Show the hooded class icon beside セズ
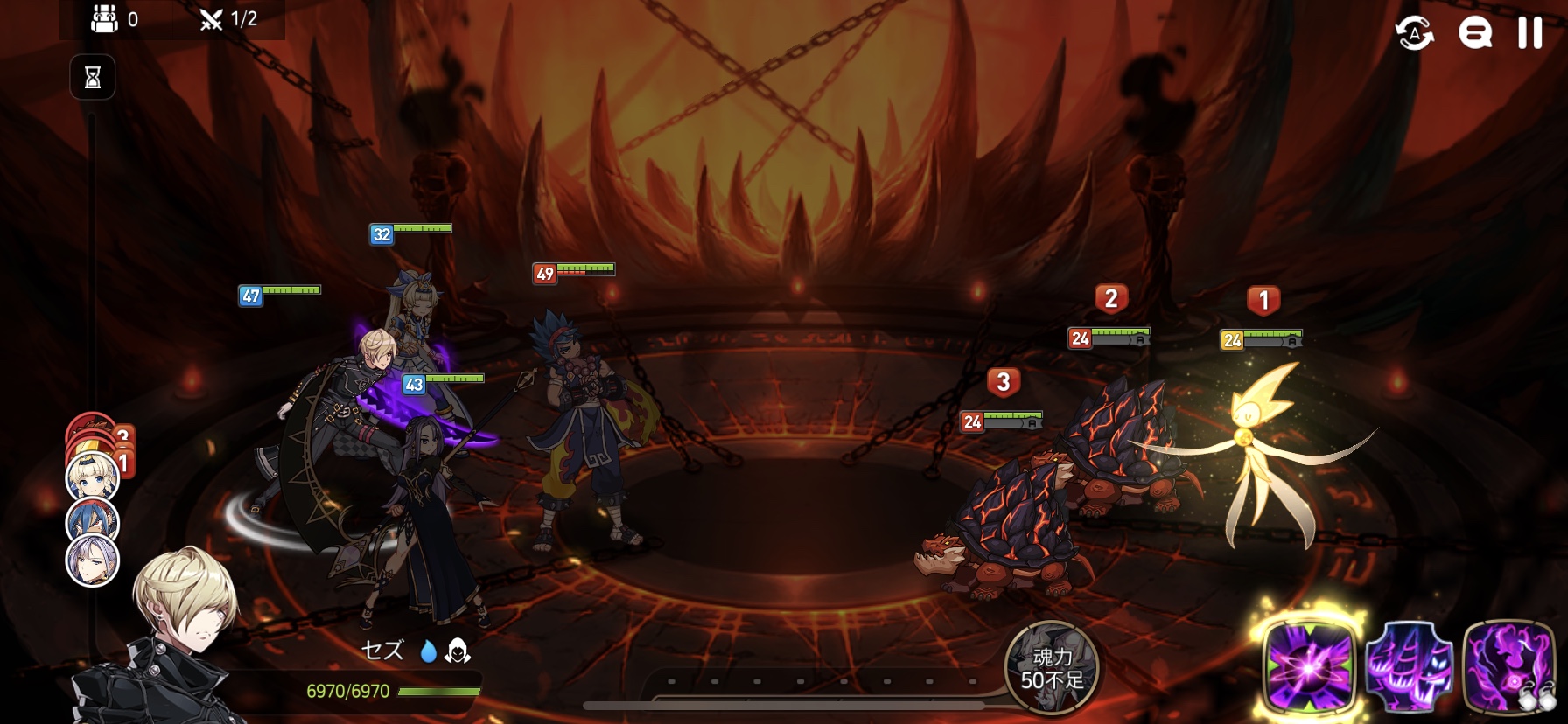This screenshot has height=724, width=1568. click(x=458, y=651)
